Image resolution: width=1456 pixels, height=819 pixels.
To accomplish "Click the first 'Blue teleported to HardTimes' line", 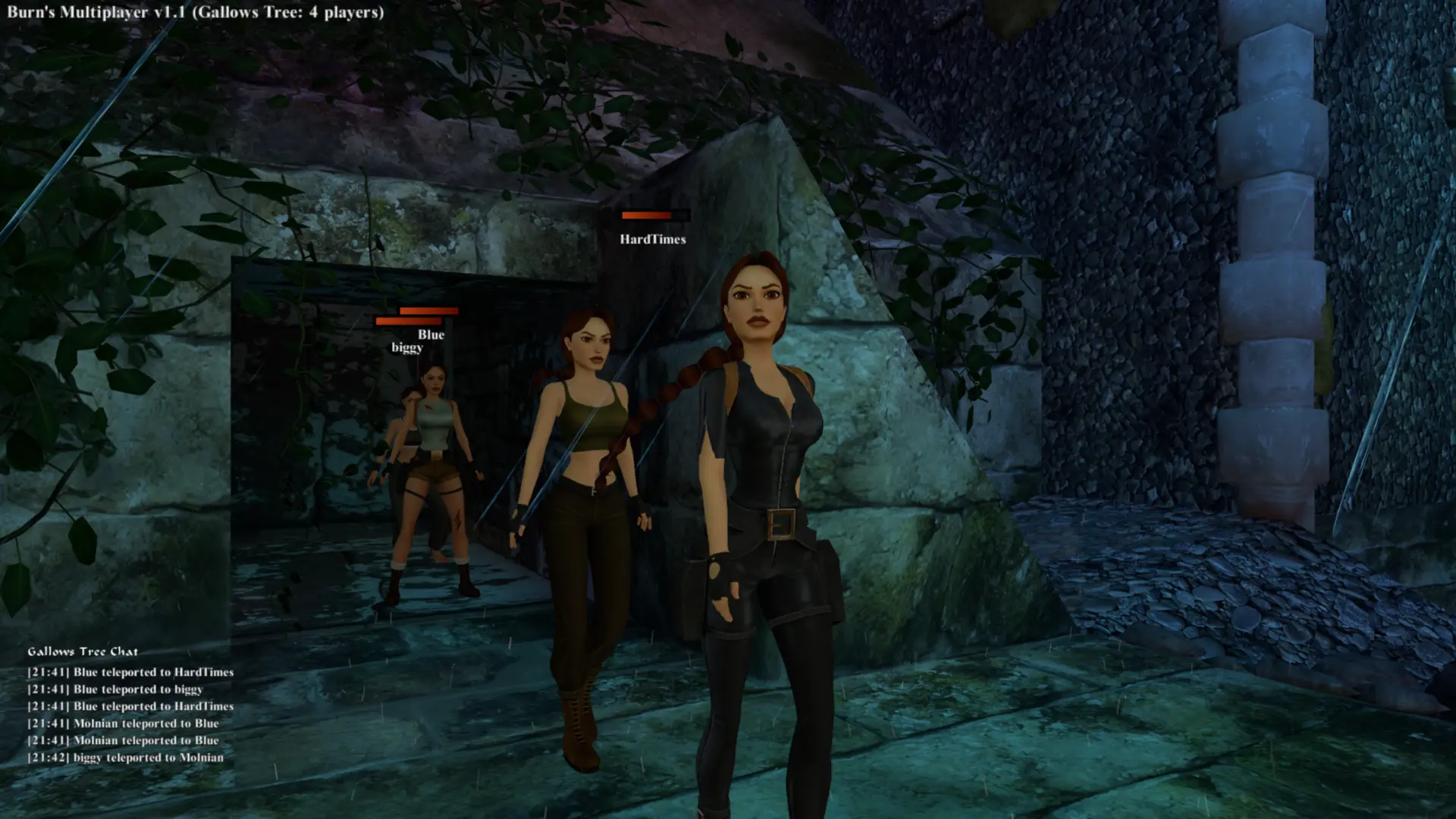I will [130, 672].
